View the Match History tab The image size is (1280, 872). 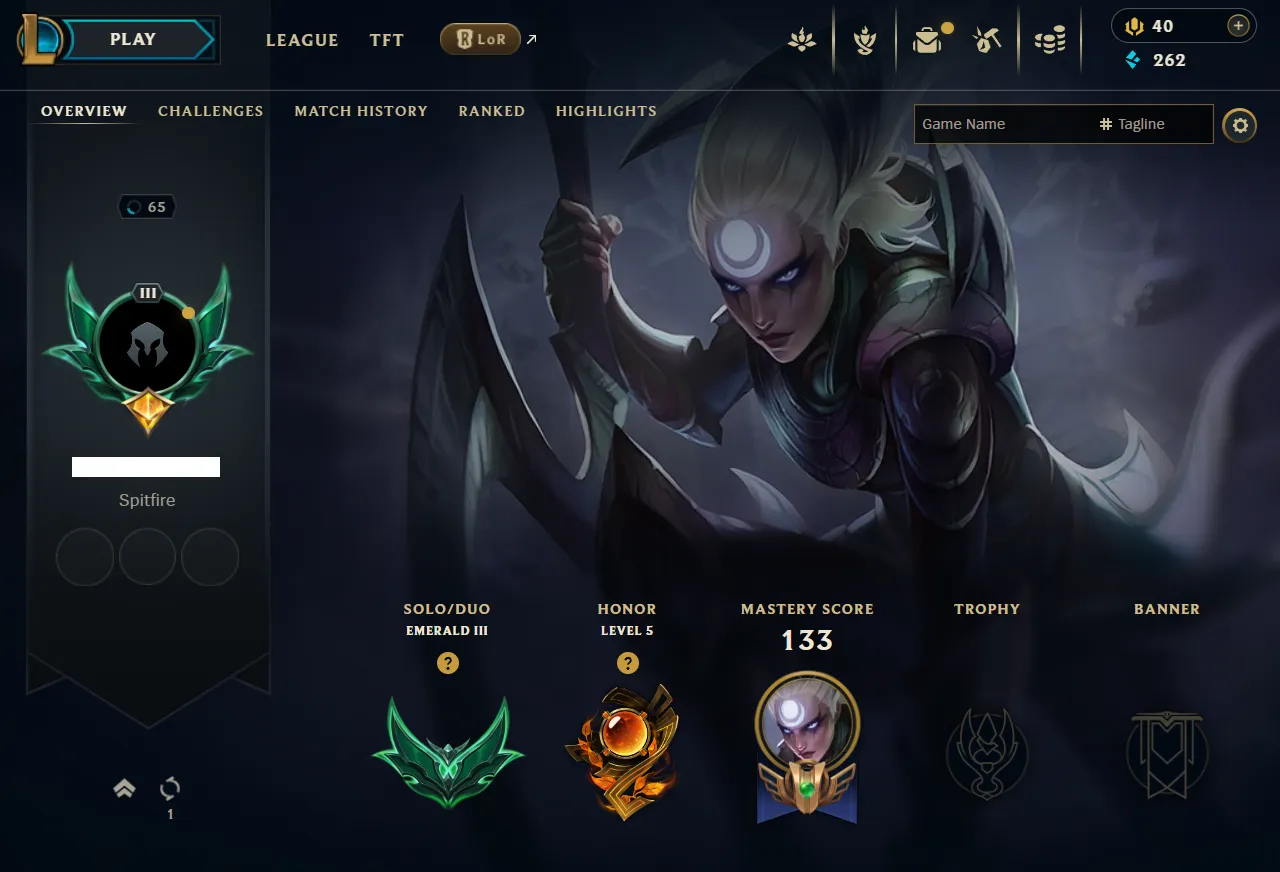point(361,111)
